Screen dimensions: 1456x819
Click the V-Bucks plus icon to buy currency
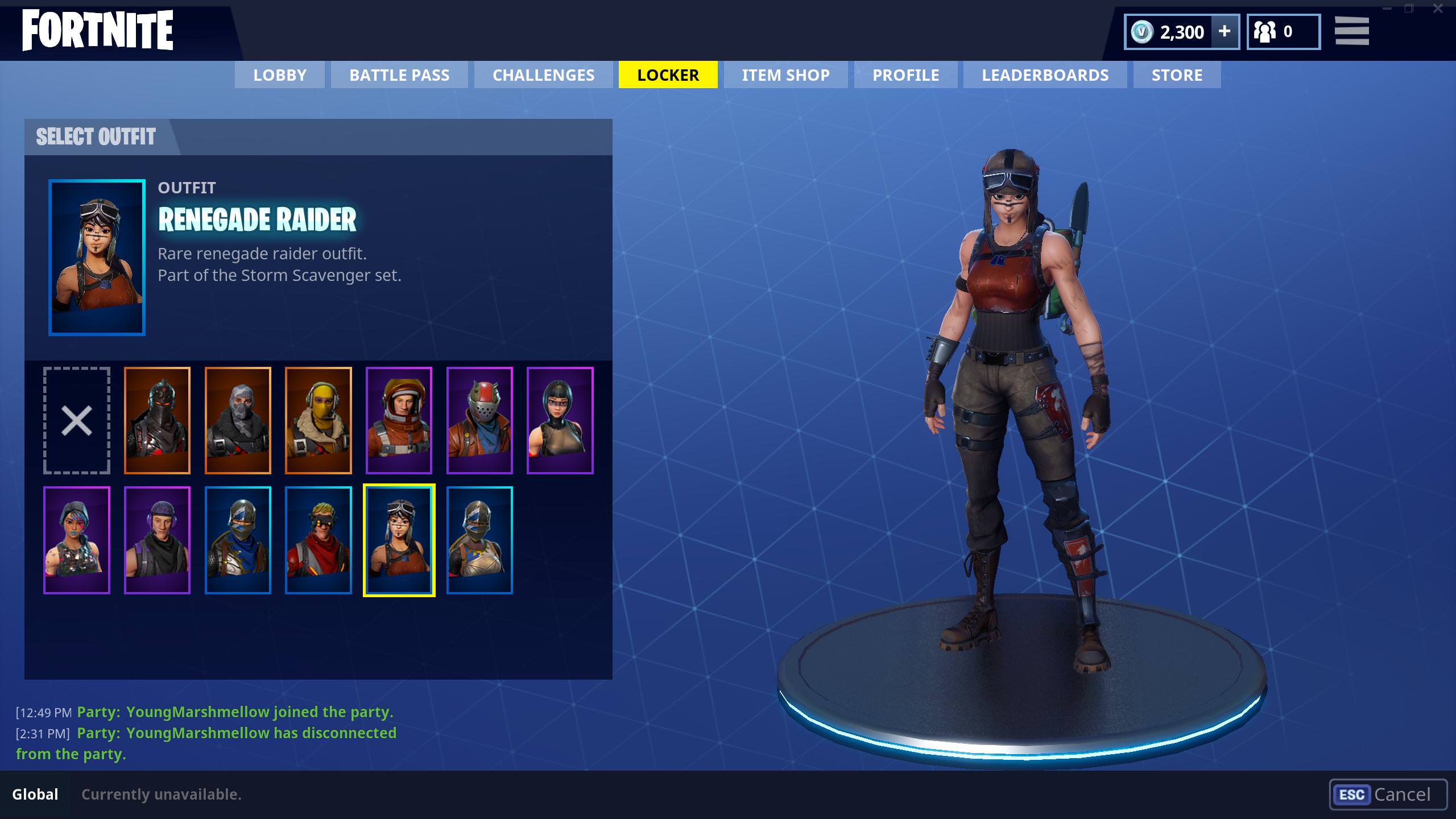pyautogui.click(x=1224, y=32)
